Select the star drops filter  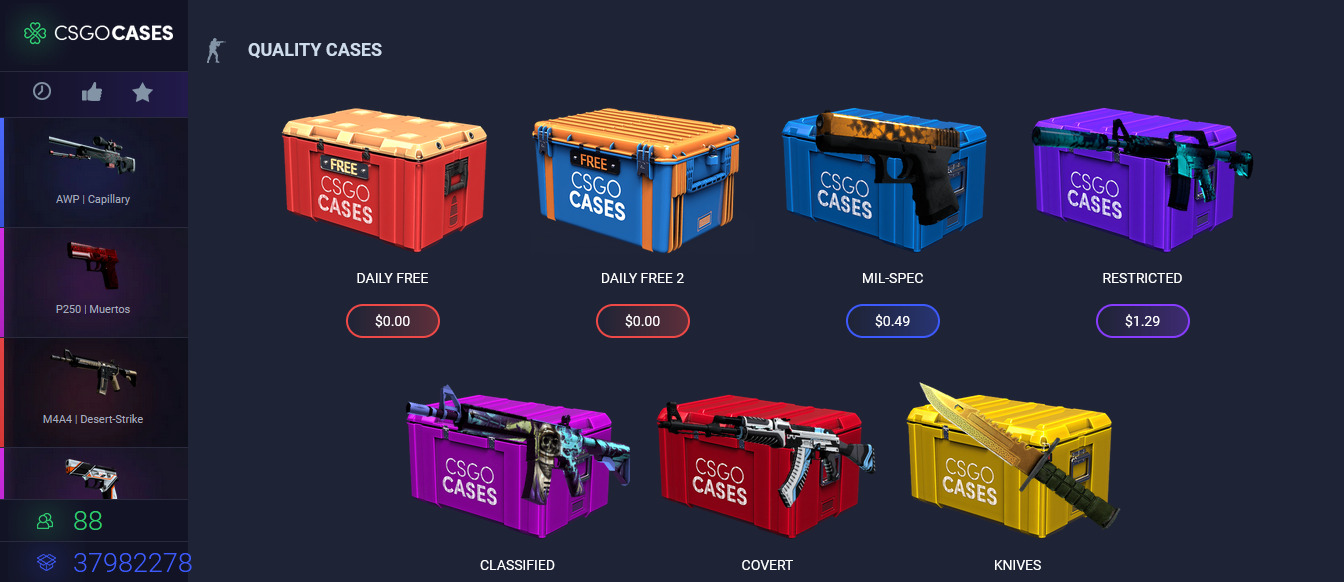click(143, 93)
